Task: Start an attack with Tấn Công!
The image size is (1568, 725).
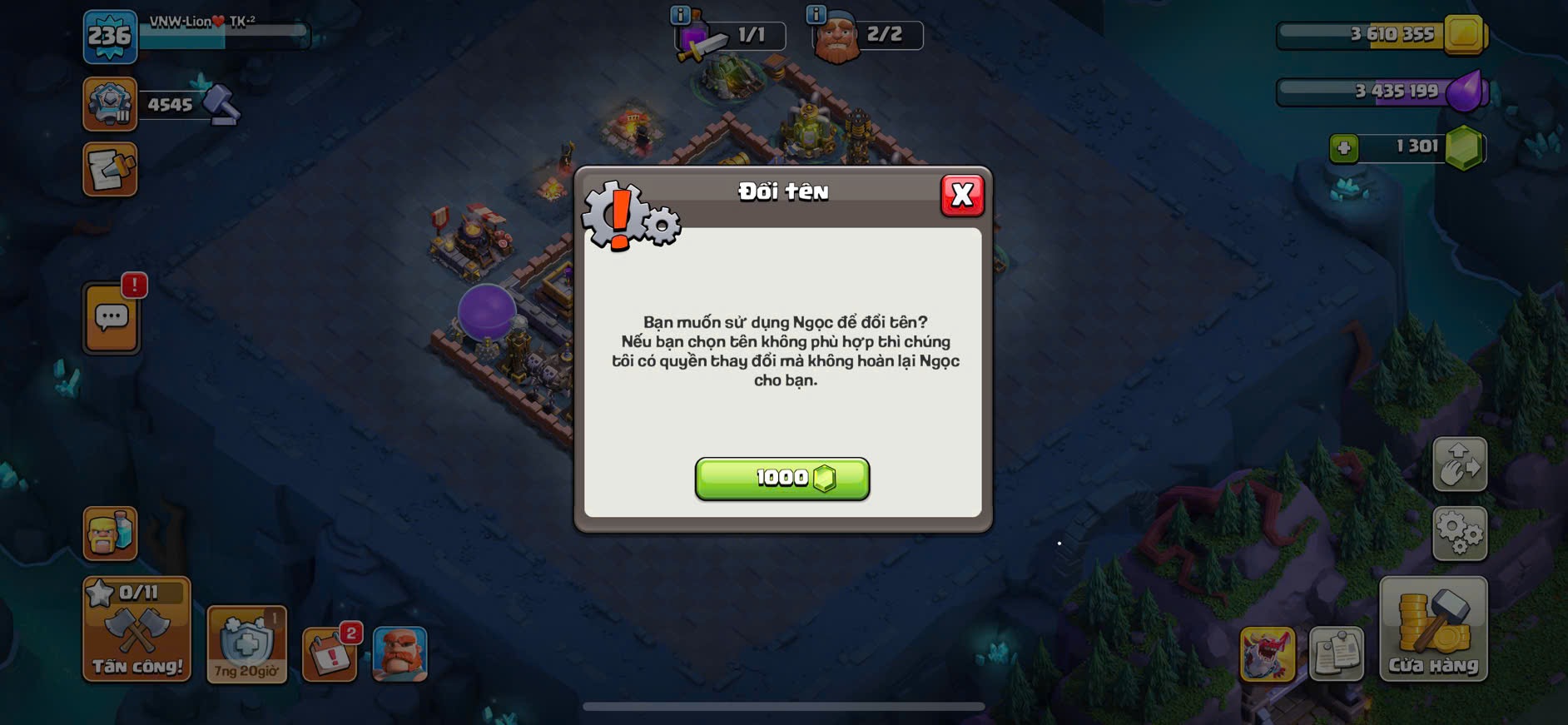Action: 136,629
